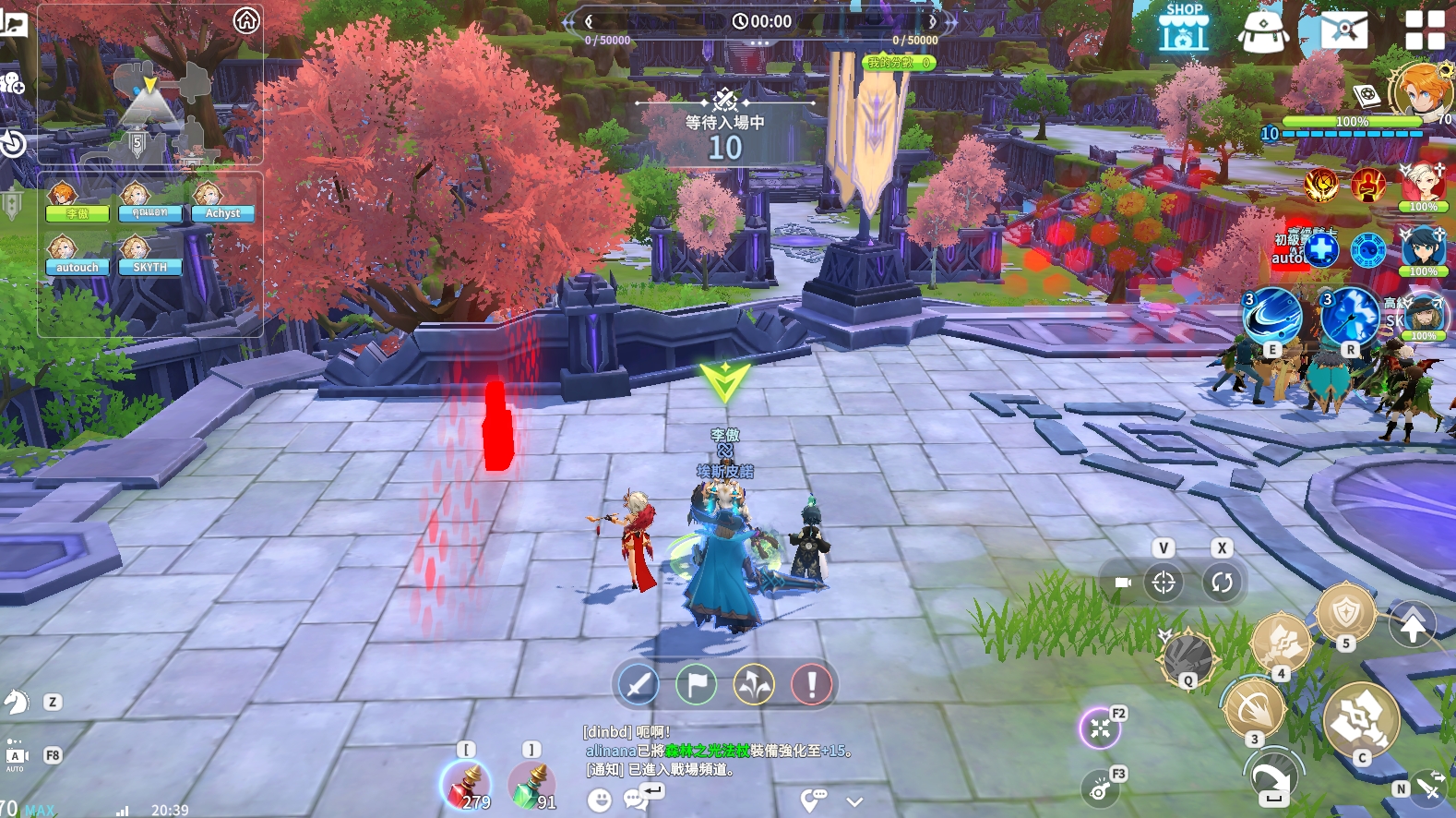The height and width of the screenshot is (818, 1456).
Task: Open the emoji smiley chat button
Action: point(600,800)
